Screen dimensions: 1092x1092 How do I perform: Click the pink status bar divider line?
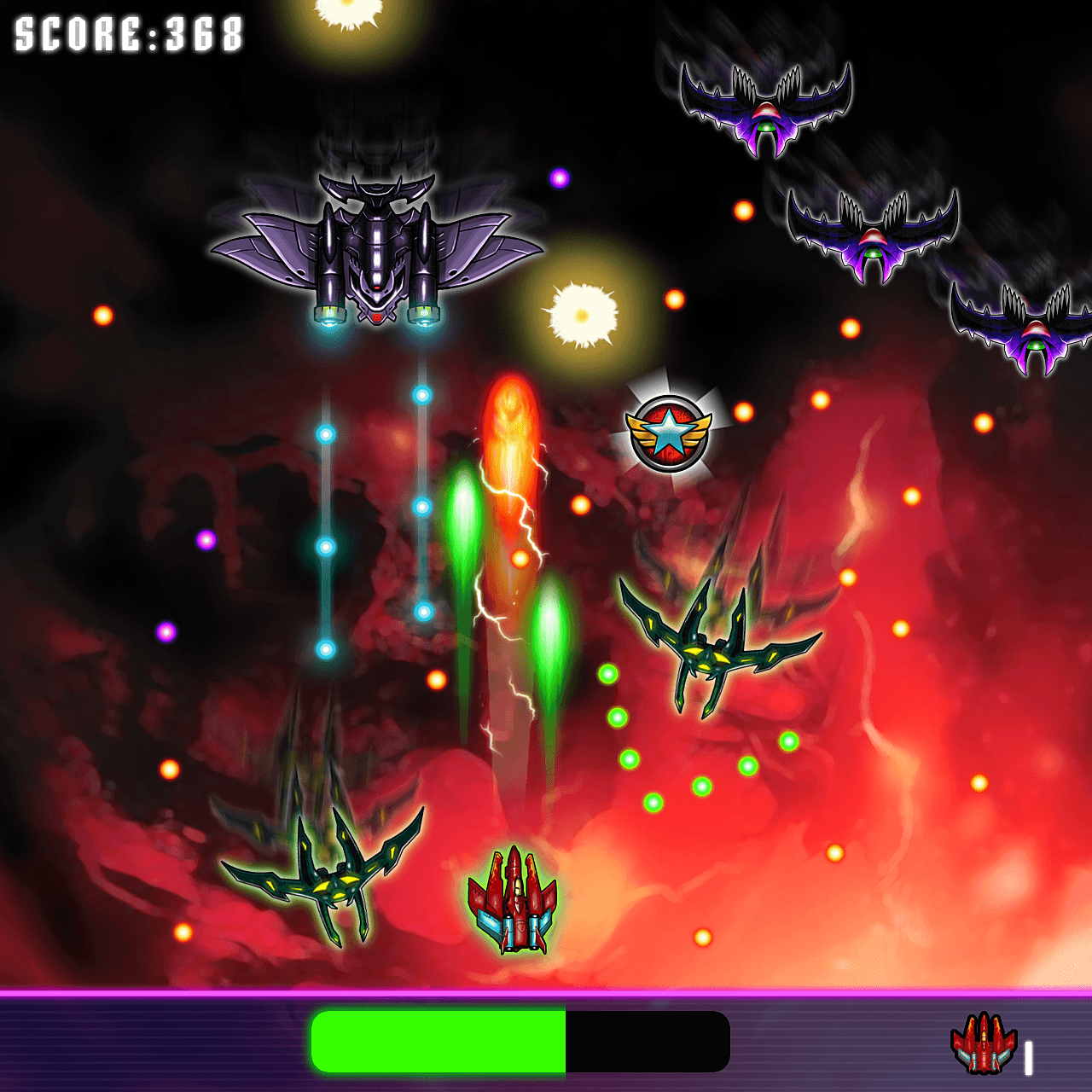[546, 996]
